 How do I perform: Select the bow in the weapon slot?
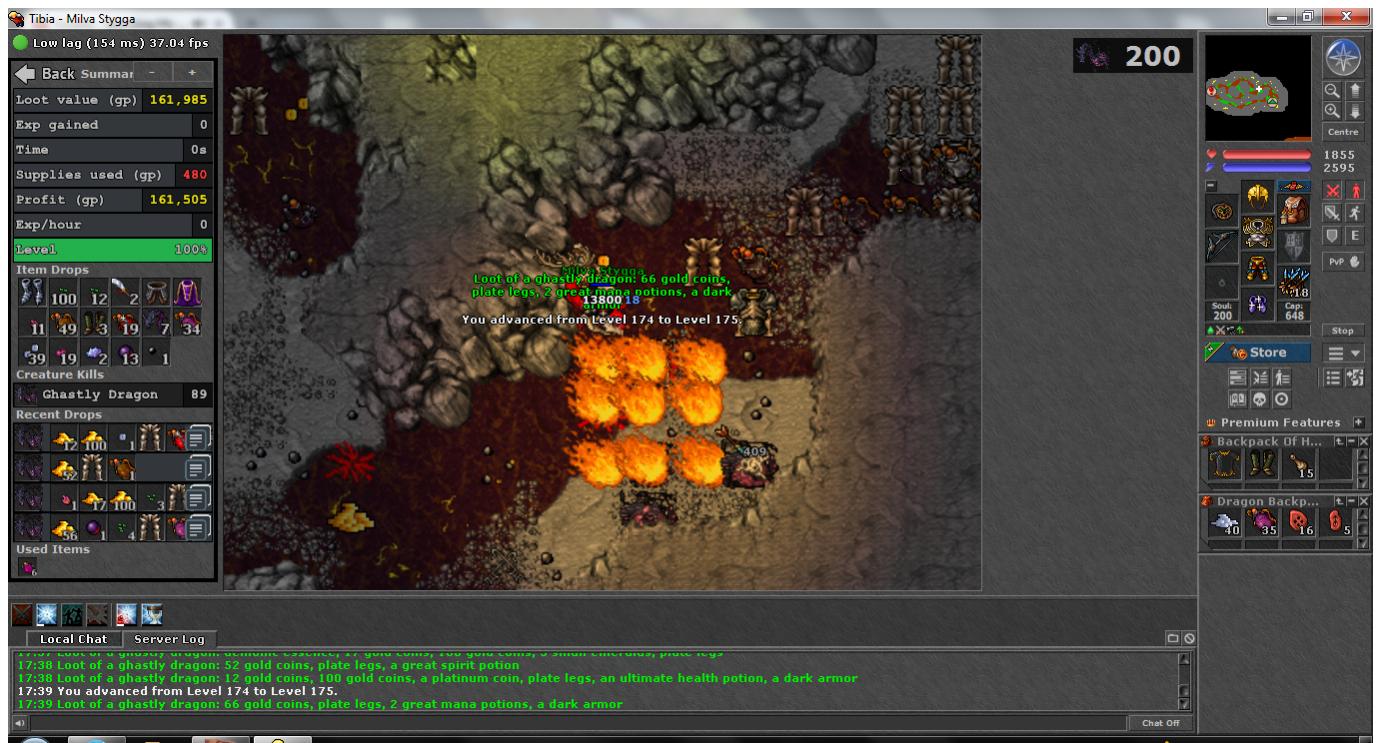pos(1221,243)
